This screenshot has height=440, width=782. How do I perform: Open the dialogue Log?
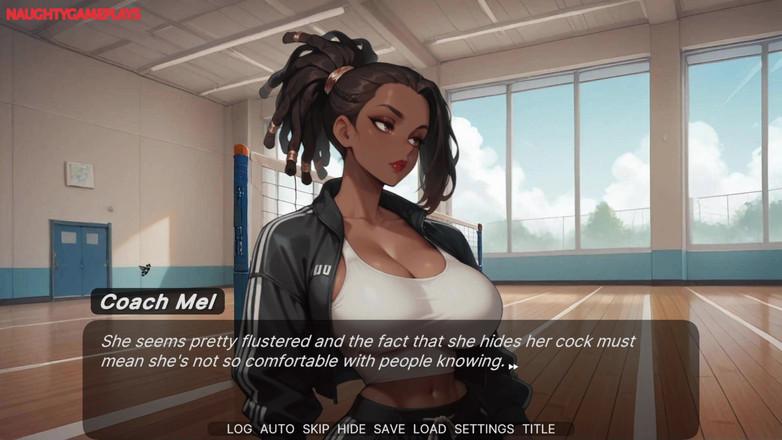[x=239, y=429]
